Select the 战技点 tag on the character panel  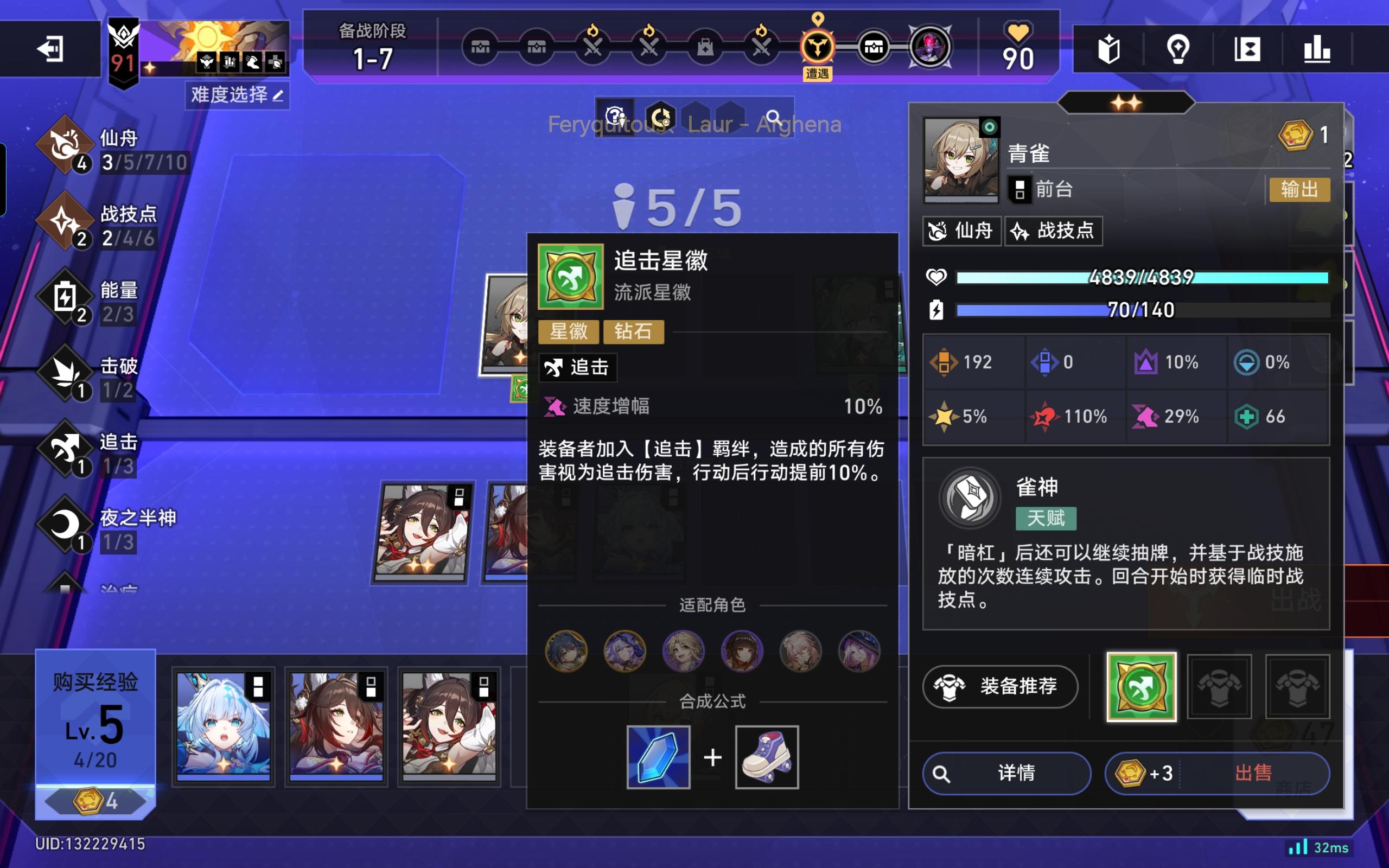coord(1054,231)
